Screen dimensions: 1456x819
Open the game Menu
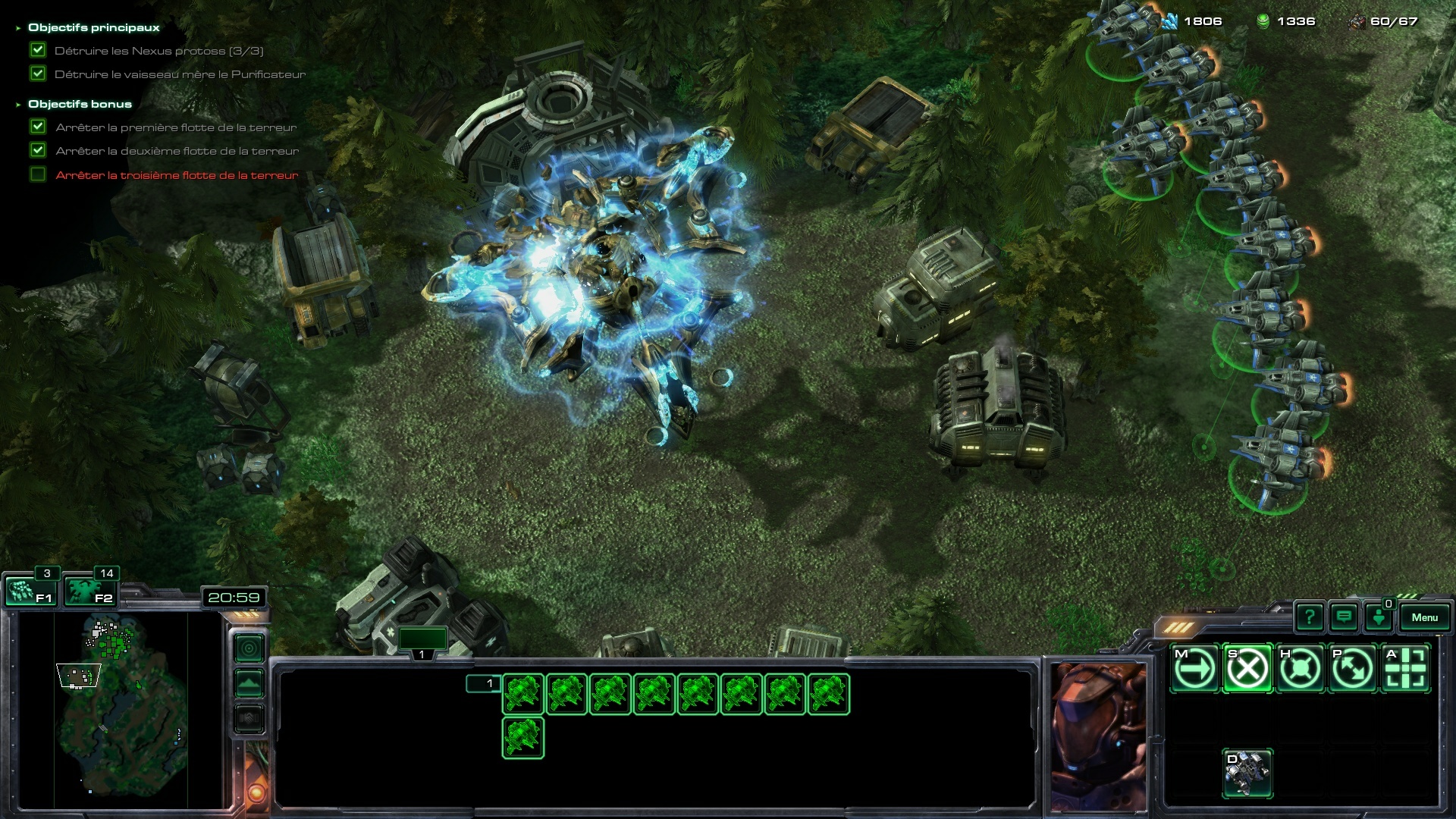tap(1424, 617)
